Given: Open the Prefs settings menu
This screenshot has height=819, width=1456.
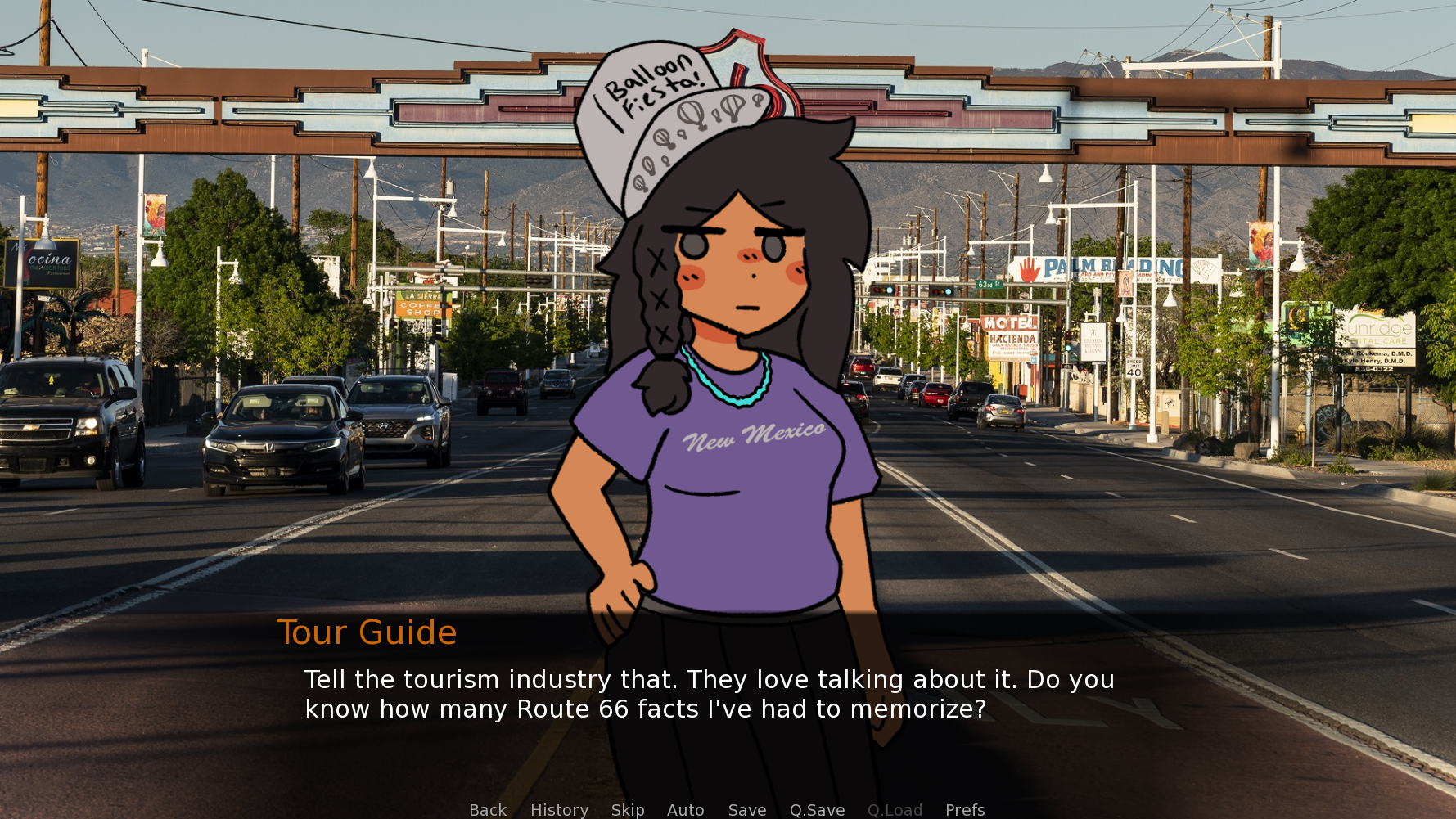Looking at the screenshot, I should point(965,809).
